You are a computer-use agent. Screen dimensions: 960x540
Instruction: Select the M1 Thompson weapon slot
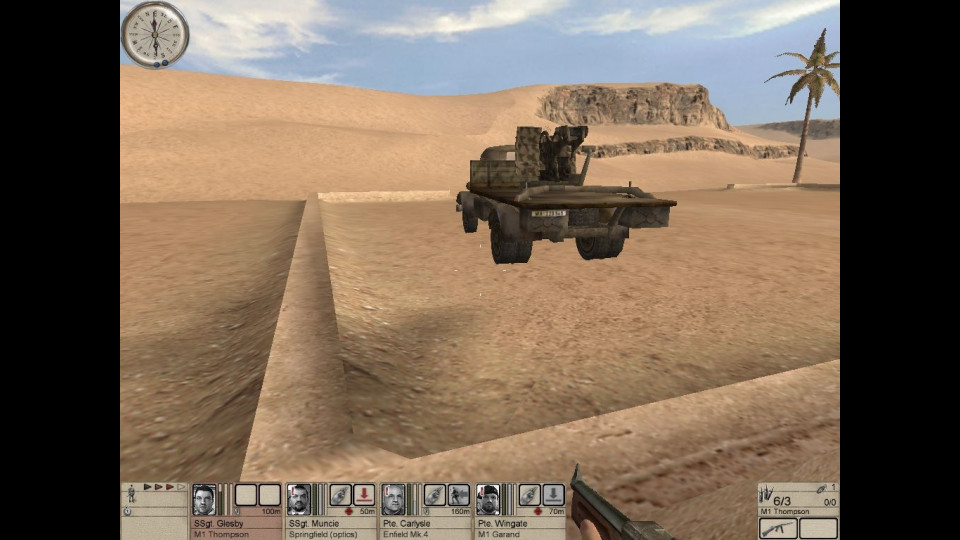point(778,528)
